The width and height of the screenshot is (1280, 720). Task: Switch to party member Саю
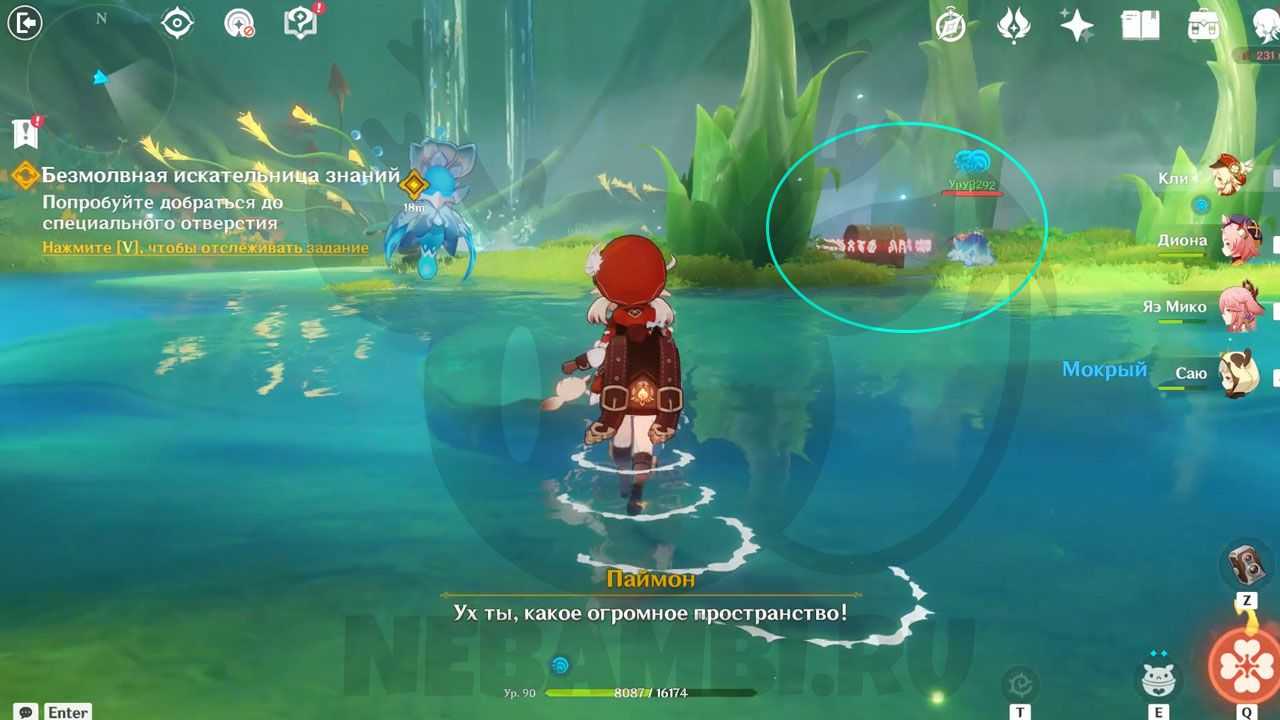click(x=1238, y=373)
